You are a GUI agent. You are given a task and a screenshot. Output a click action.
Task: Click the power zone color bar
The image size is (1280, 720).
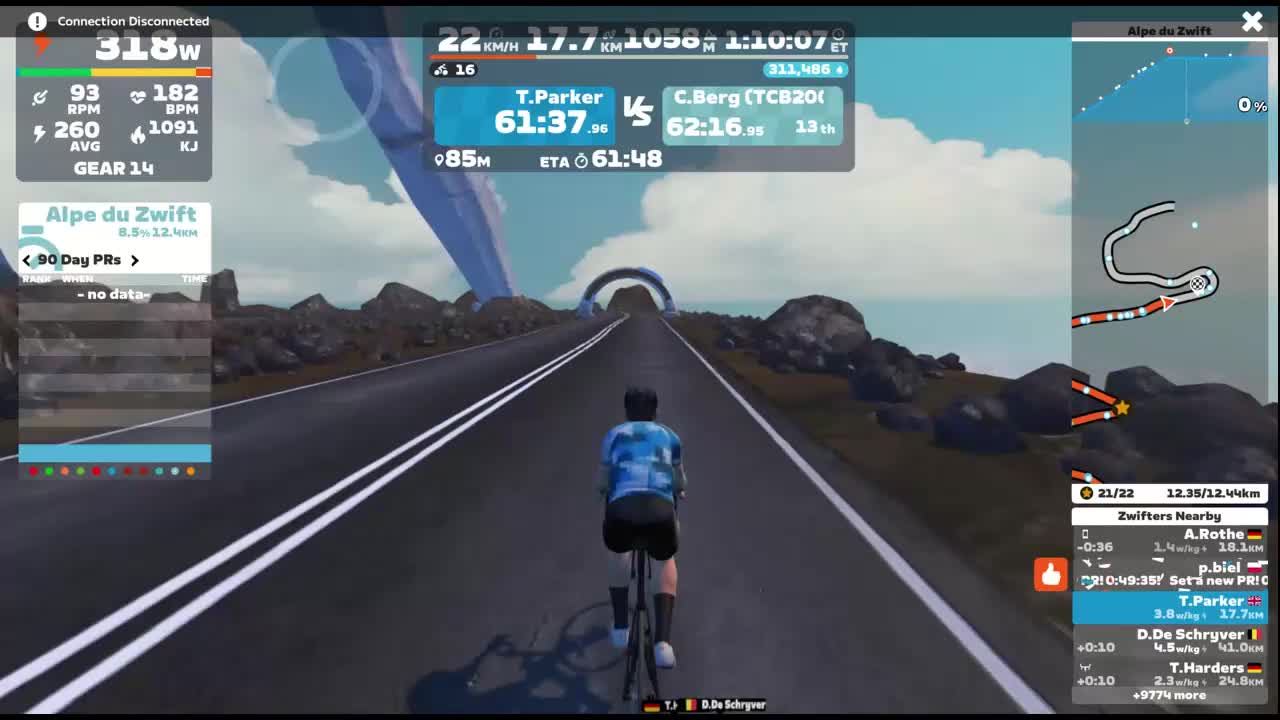pos(114,72)
